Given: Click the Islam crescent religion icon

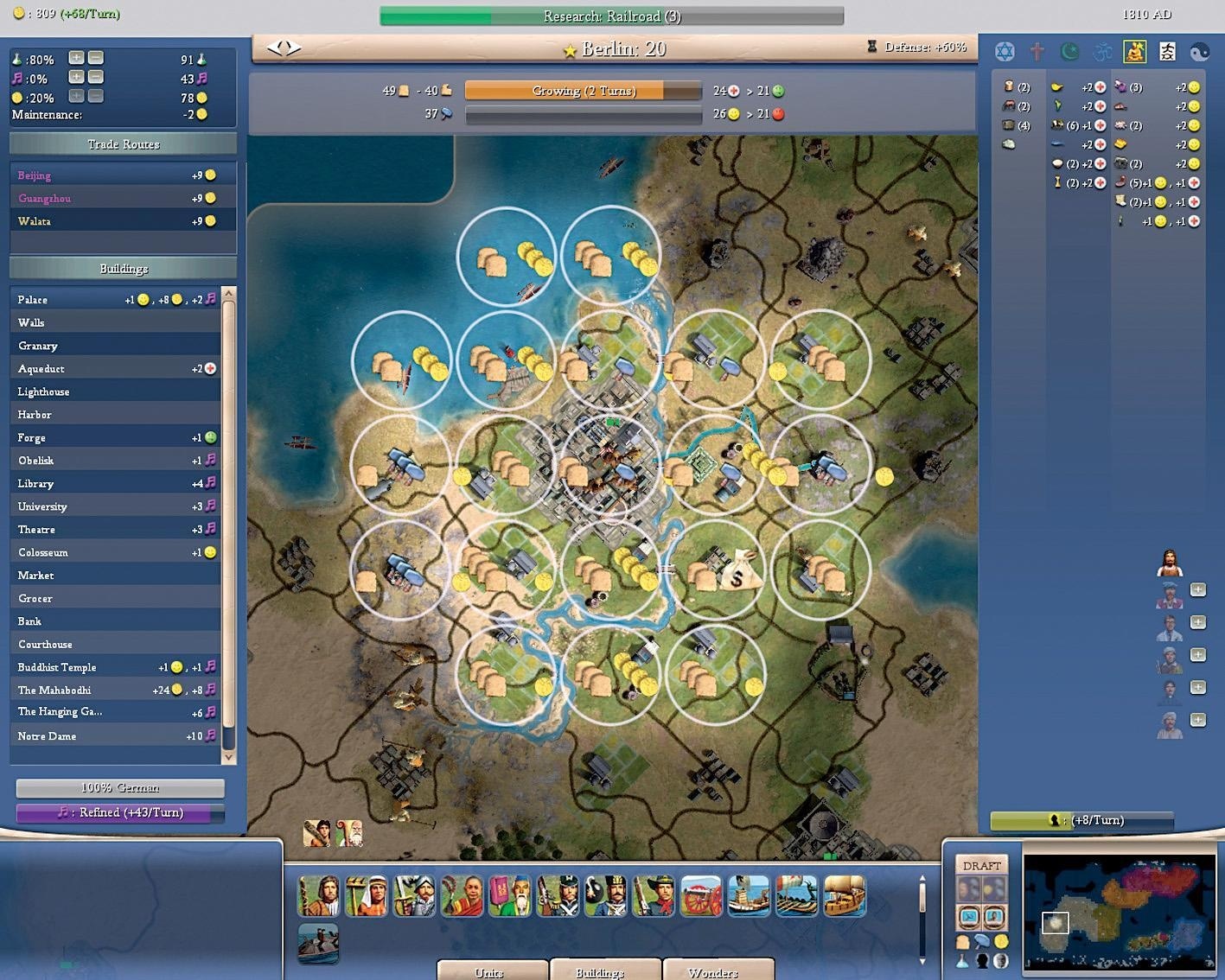Looking at the screenshot, I should [x=1069, y=51].
